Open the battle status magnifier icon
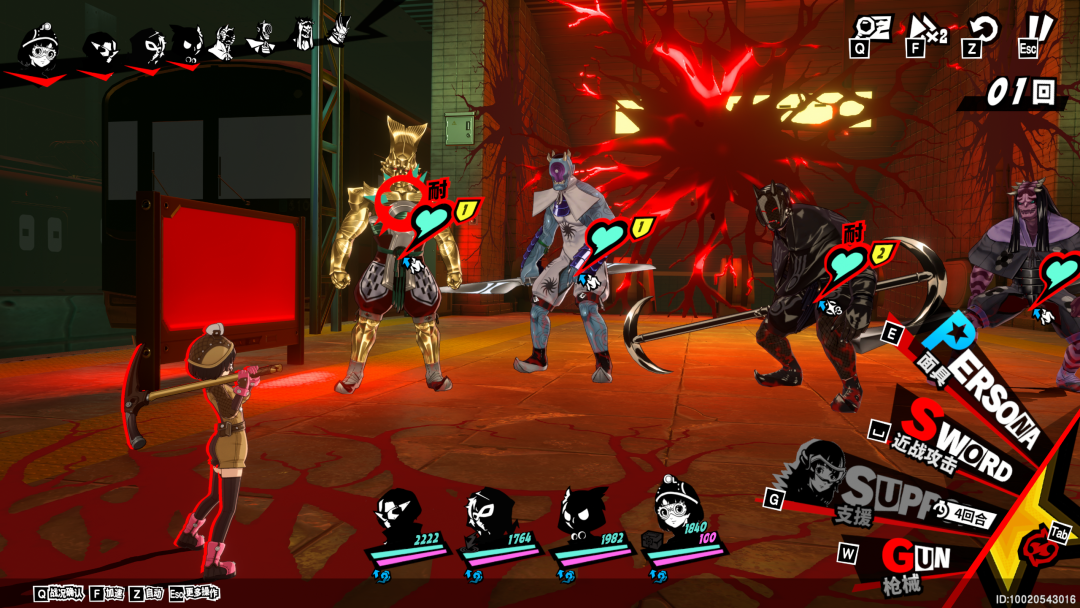Viewport: 1080px width, 608px height. coord(872,28)
